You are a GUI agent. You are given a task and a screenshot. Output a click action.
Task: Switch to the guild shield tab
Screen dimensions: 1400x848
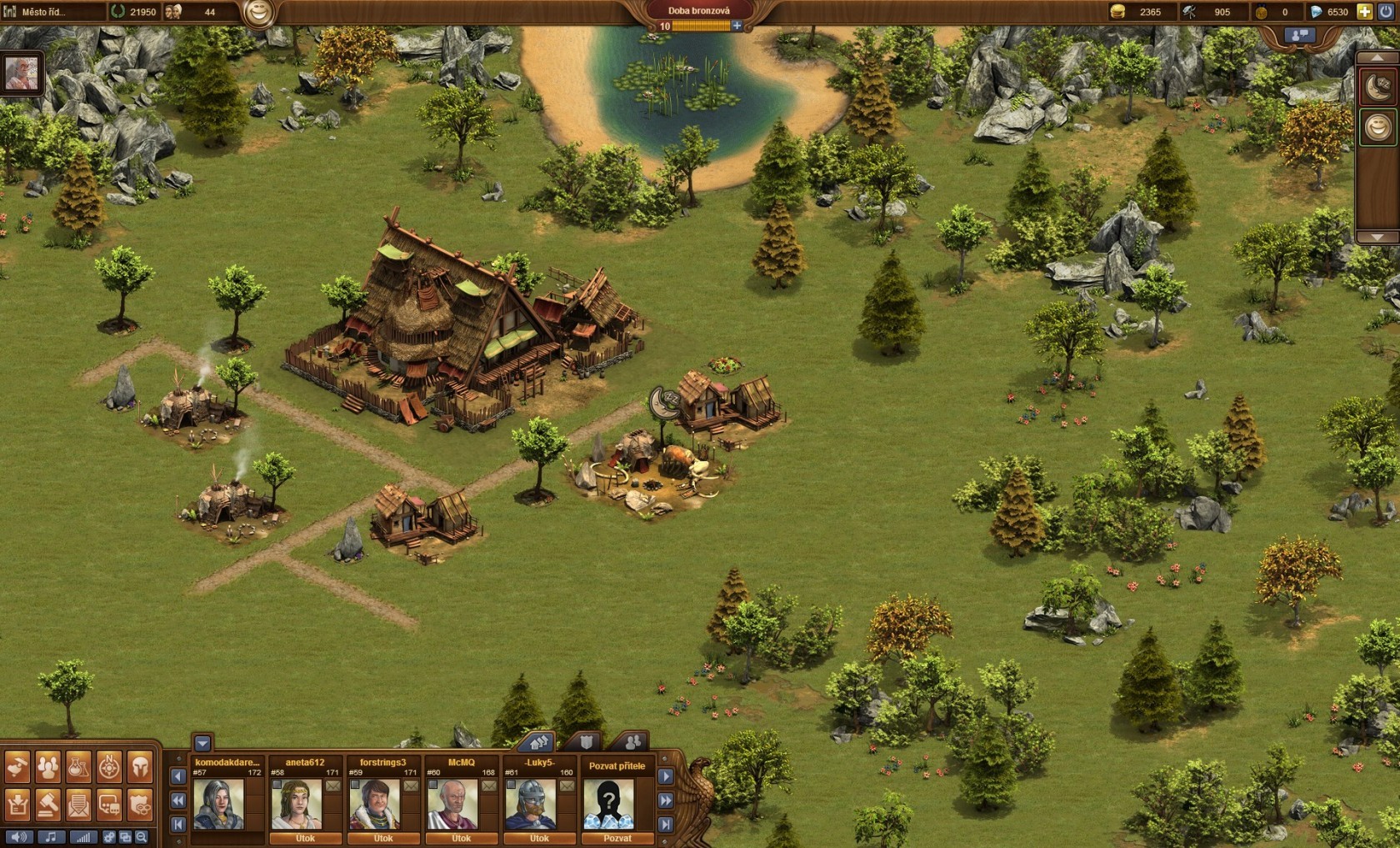[587, 741]
